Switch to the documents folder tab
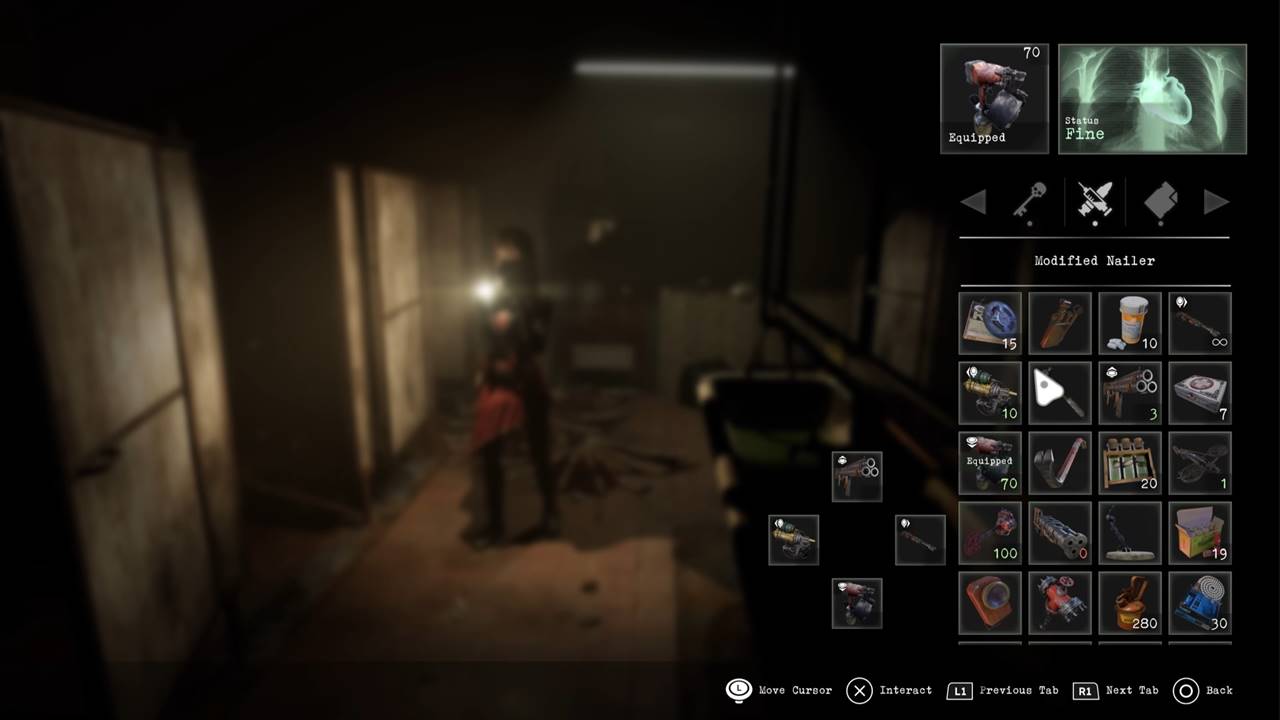Image resolution: width=1280 pixels, height=720 pixels. (x=1160, y=201)
